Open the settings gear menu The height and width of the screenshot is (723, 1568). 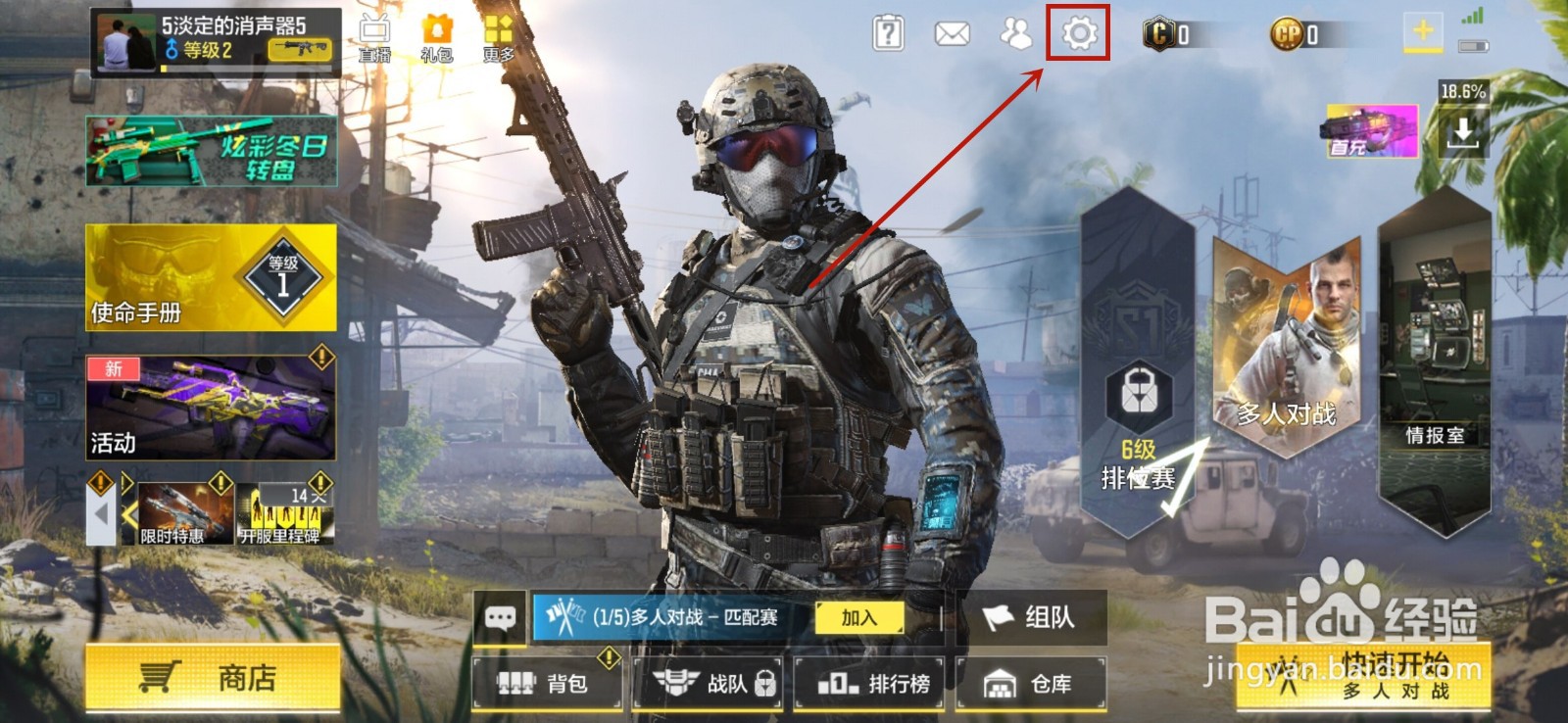(x=1078, y=34)
